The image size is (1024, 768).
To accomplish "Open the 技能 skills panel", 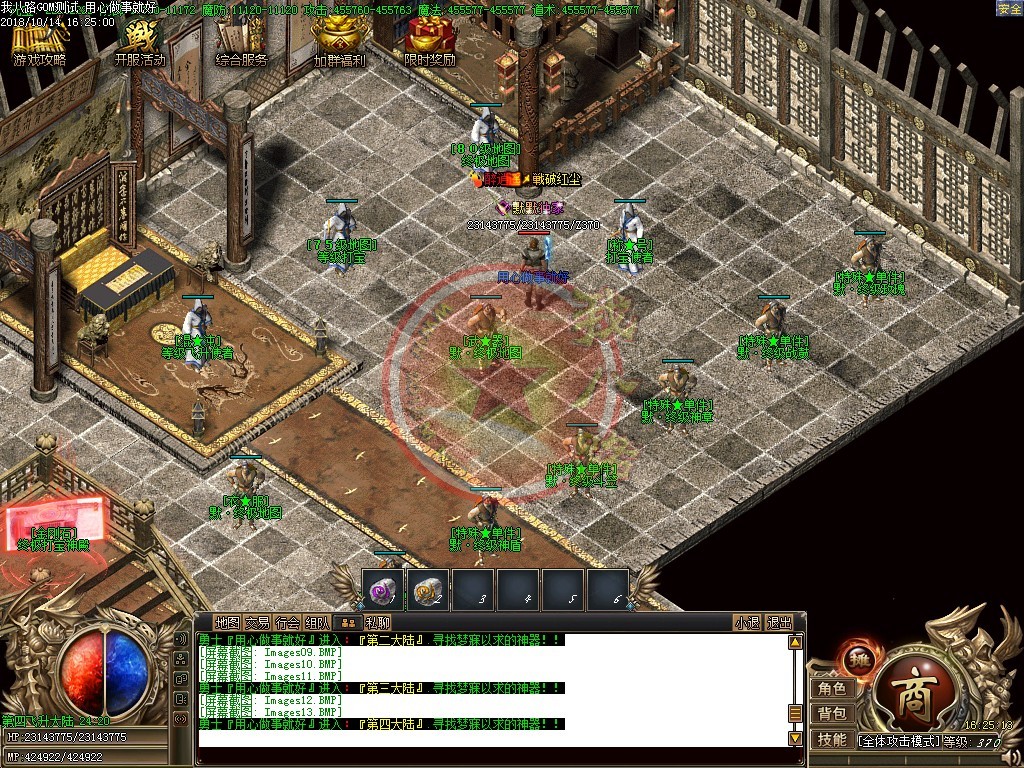I will click(832, 739).
